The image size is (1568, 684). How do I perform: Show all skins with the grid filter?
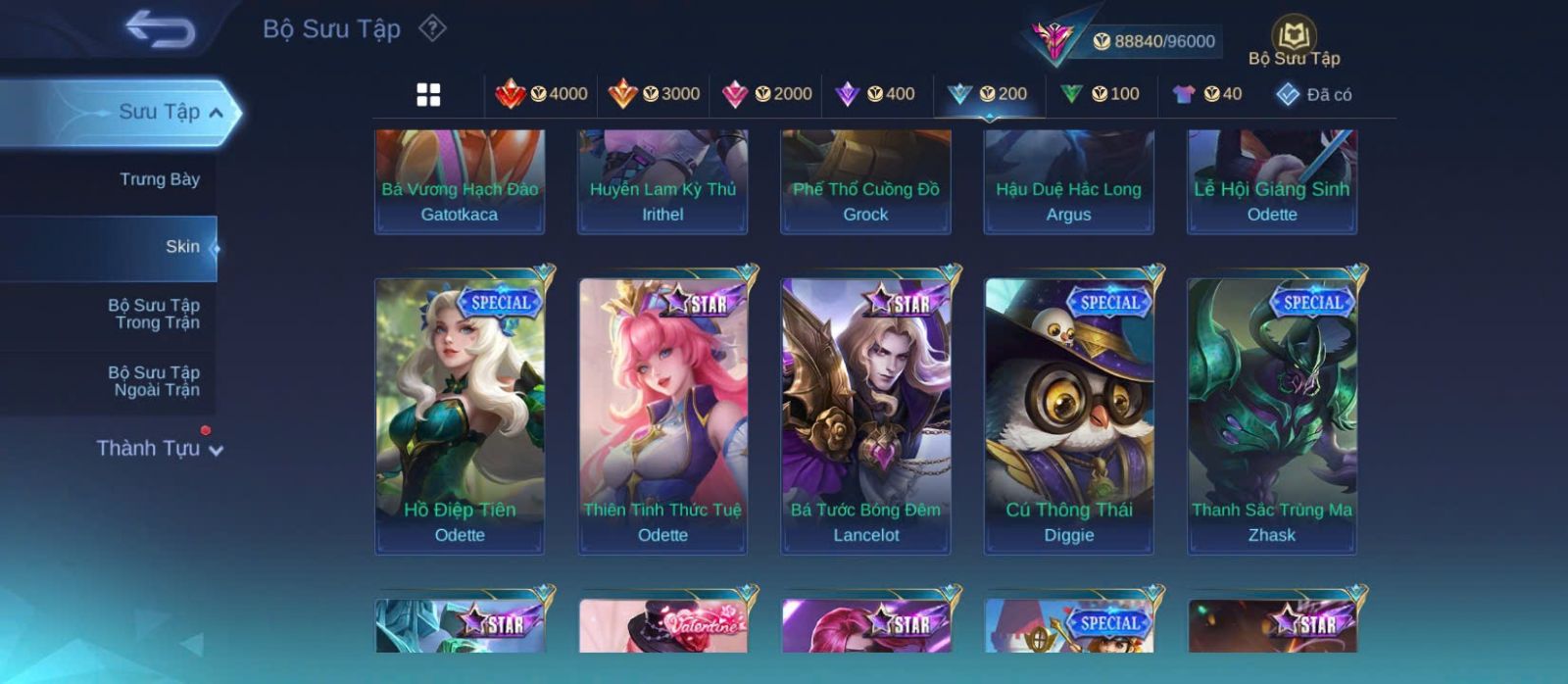pos(428,94)
